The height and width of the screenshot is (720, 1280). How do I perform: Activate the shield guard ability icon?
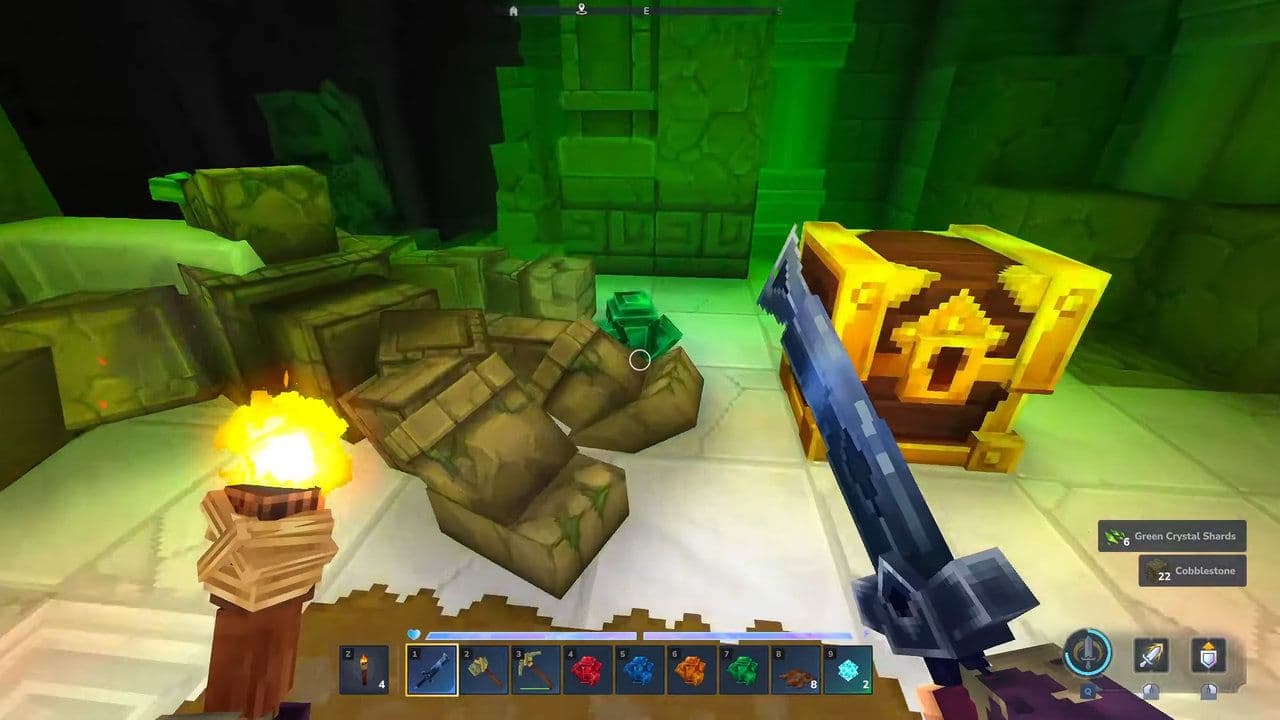pos(1208,656)
